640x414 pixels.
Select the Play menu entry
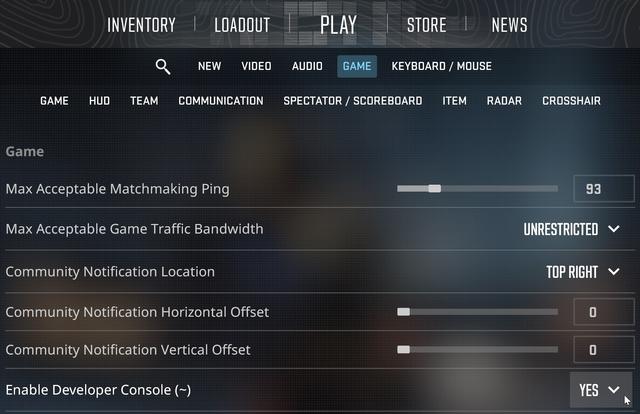(x=338, y=25)
